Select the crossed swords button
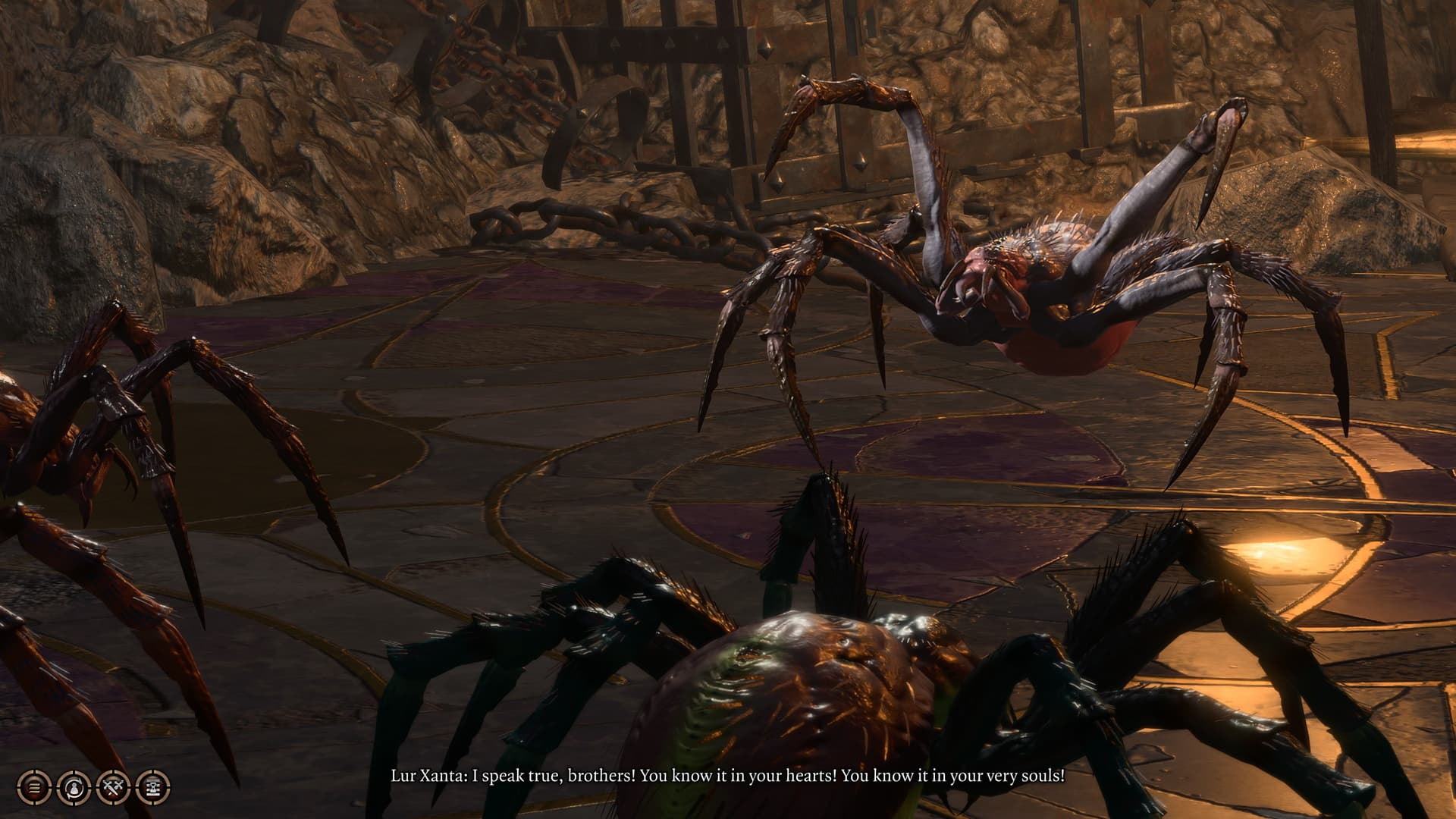The height and width of the screenshot is (819, 1456). (x=113, y=787)
